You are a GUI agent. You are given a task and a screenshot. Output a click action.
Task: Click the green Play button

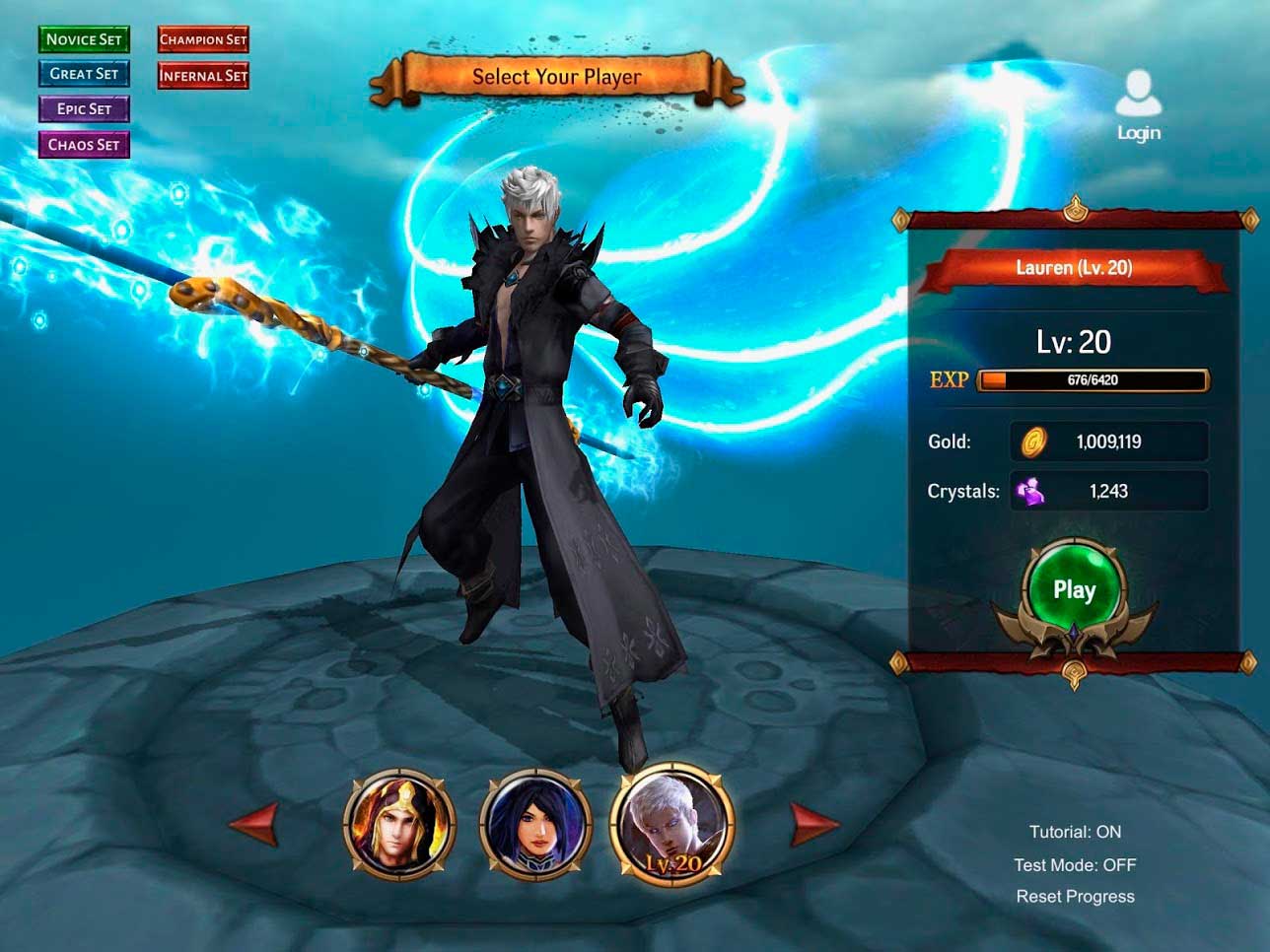click(1074, 590)
